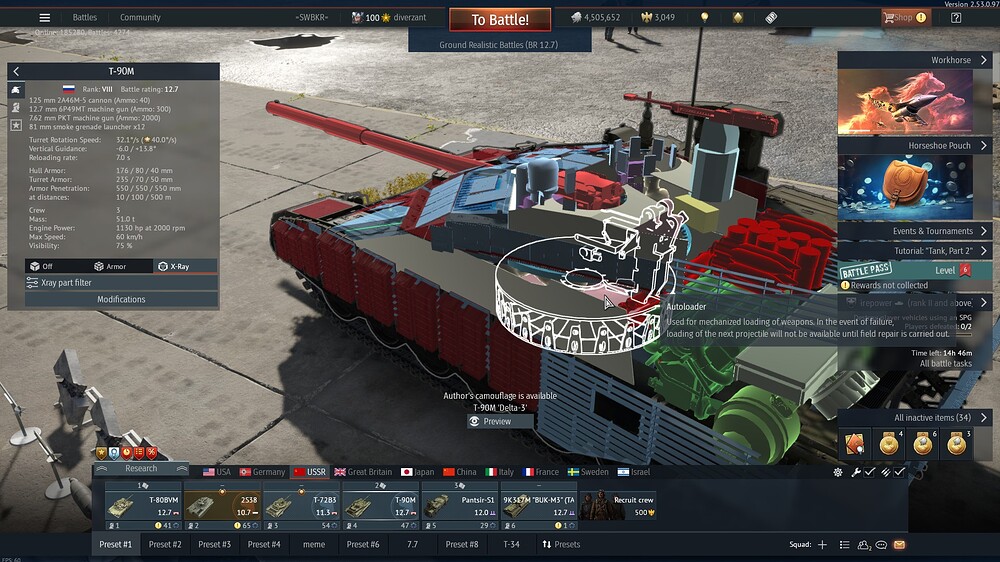Screen dimensions: 1000x562
Task: Open the Xray part filter
Action: [121, 283]
